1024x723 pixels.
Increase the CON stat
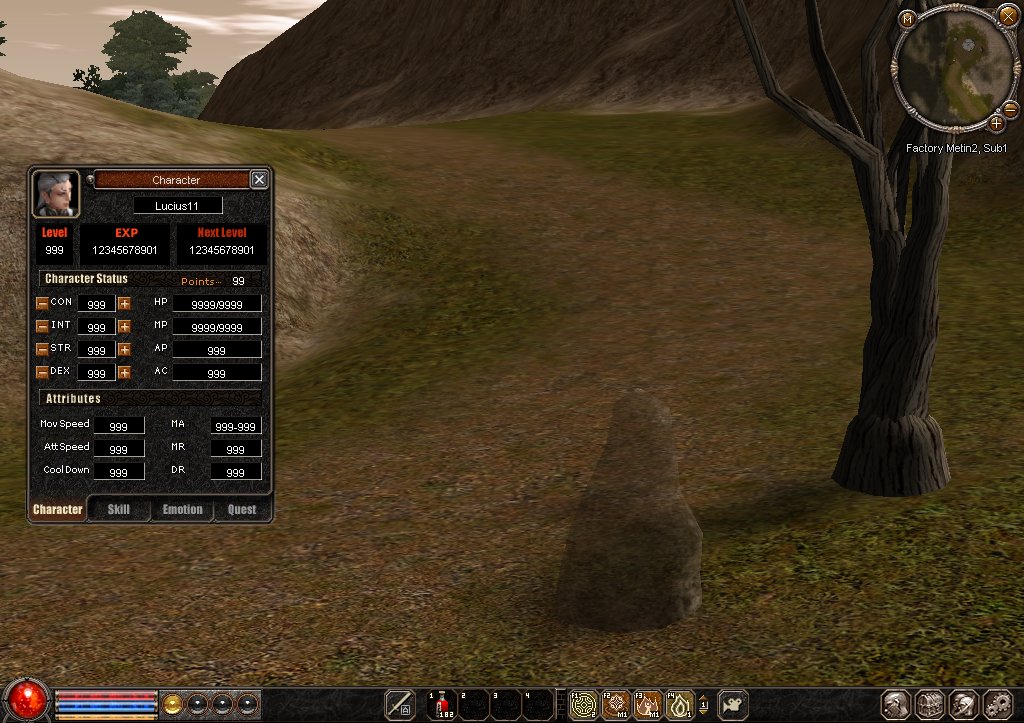click(x=124, y=303)
